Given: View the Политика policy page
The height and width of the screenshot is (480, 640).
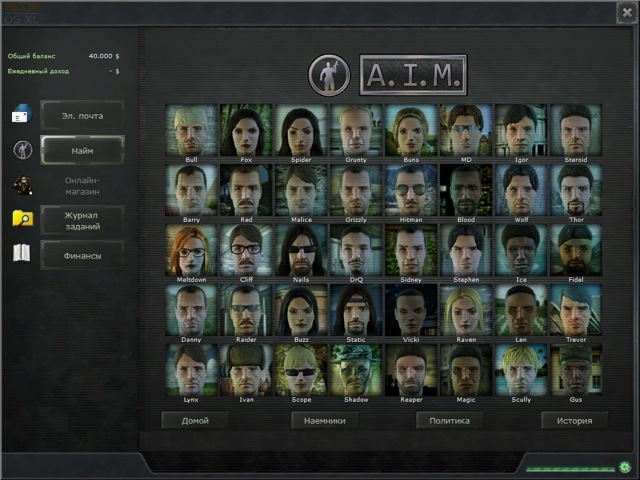Looking at the screenshot, I should pyautogui.click(x=450, y=420).
